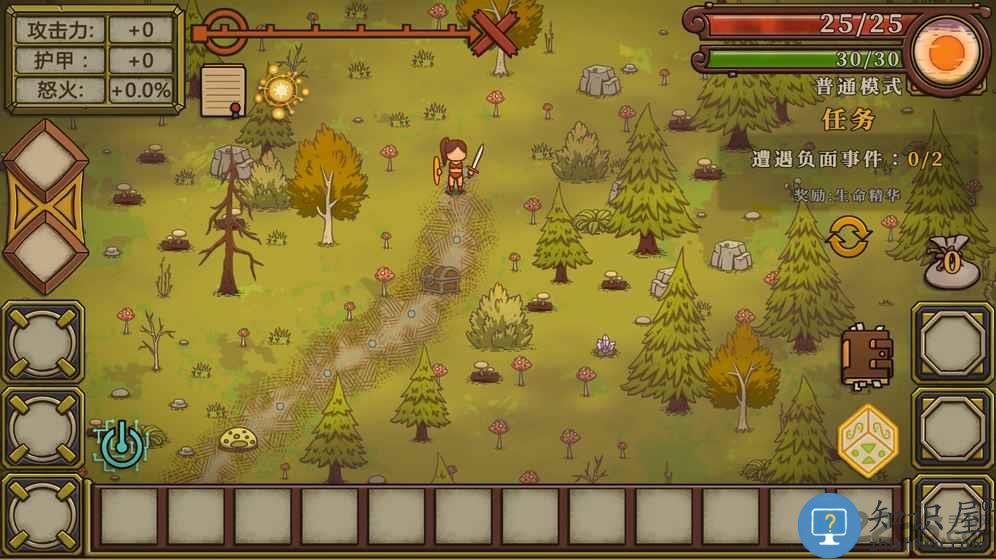This screenshot has height=560, width=996.
Task: Click the orange swirl orb portrait
Action: pyautogui.click(x=944, y=50)
